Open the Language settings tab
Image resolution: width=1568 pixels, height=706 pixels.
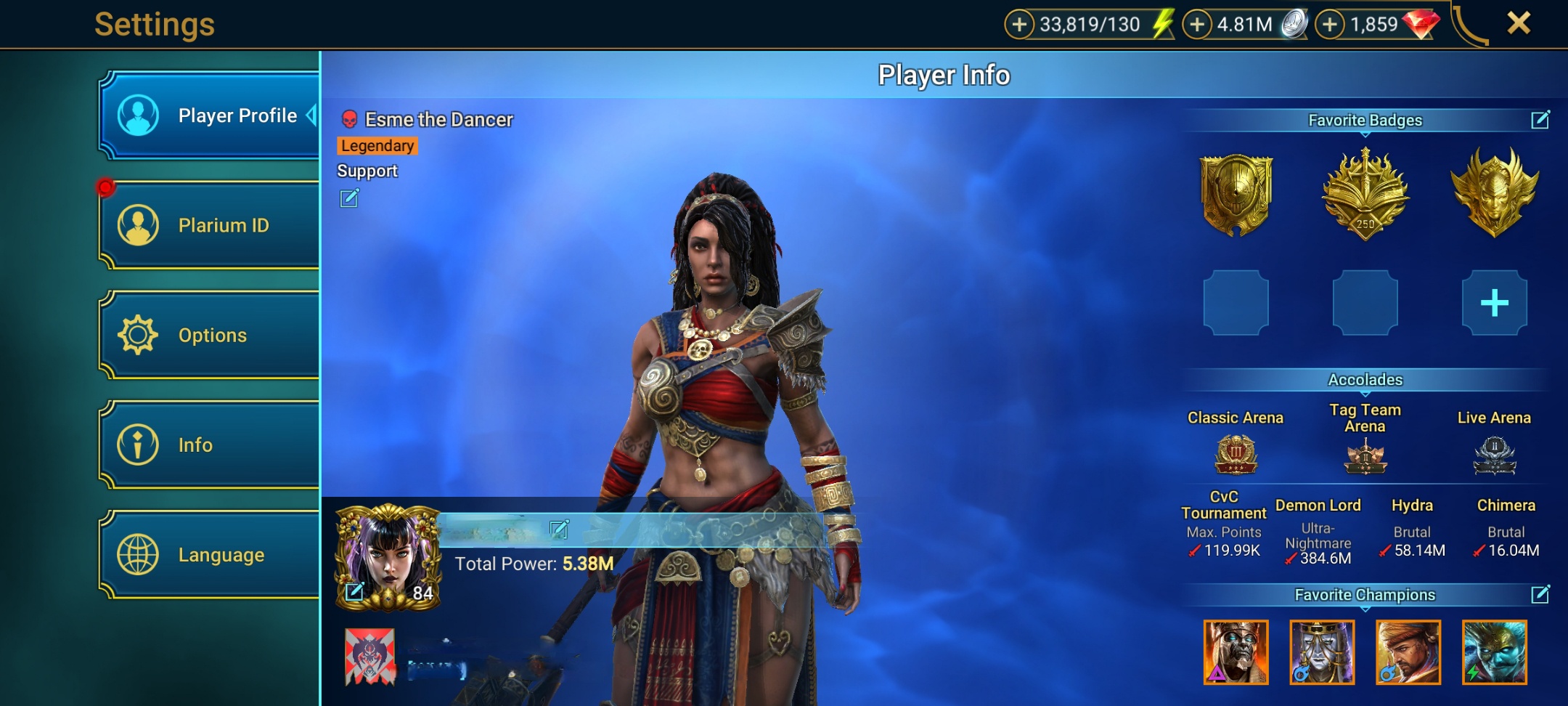(x=209, y=554)
